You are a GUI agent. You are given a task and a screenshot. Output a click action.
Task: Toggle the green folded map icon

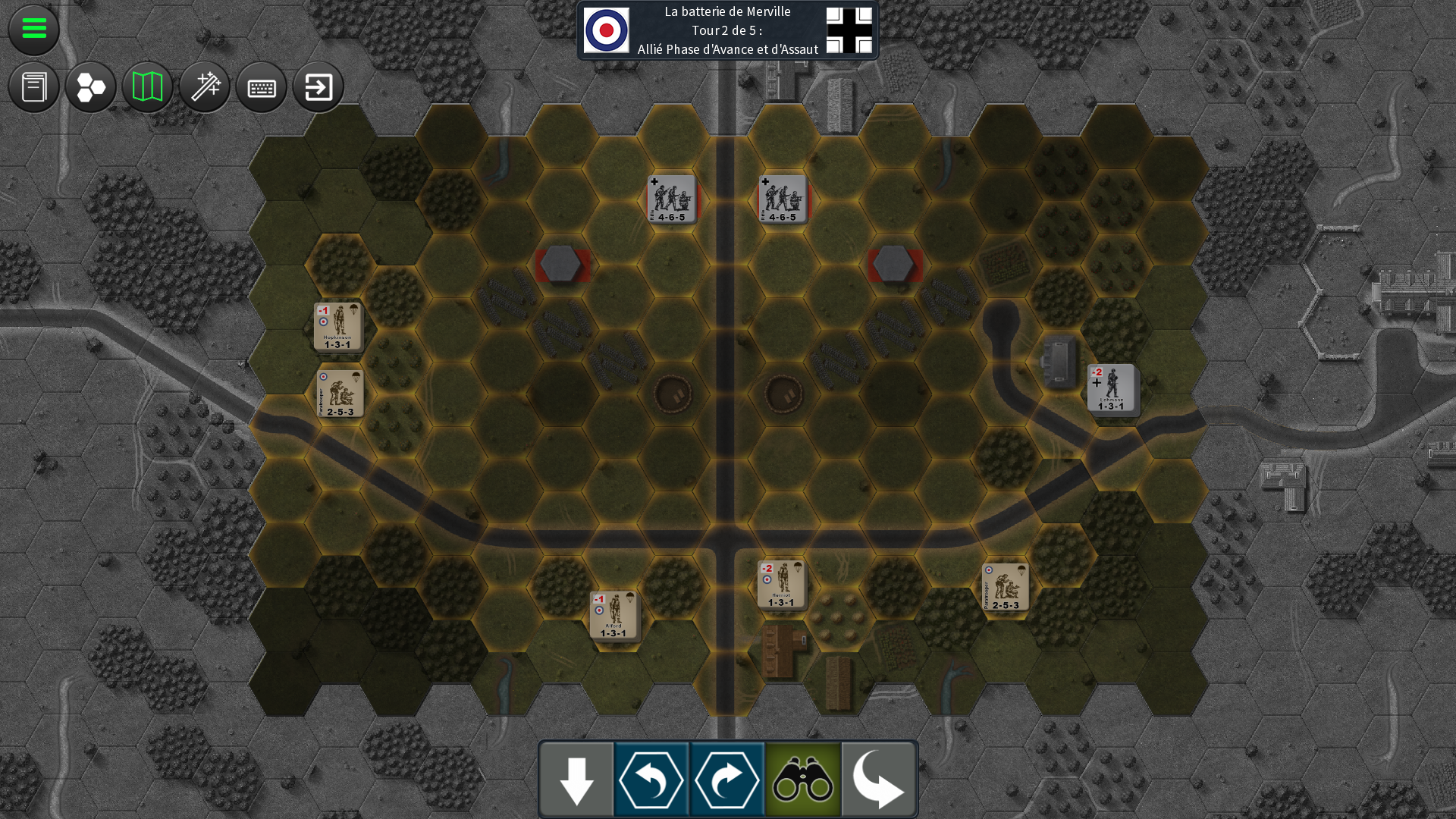pos(148,87)
